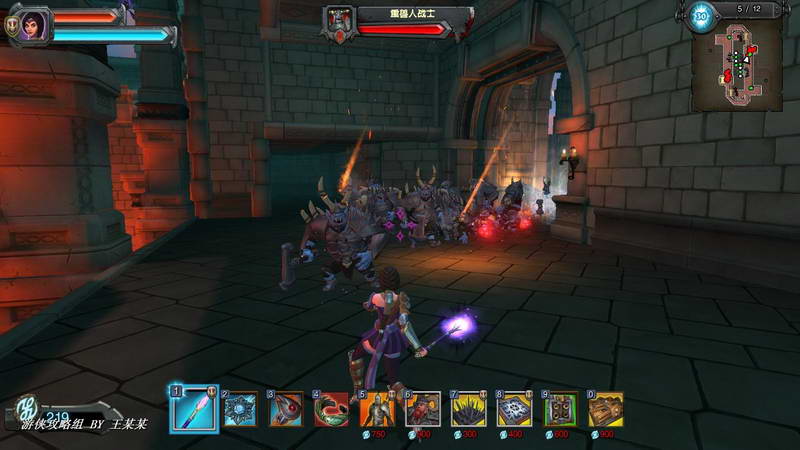
Task: Choose the red-bearded dwarf guardian in slot 6
Action: click(424, 409)
